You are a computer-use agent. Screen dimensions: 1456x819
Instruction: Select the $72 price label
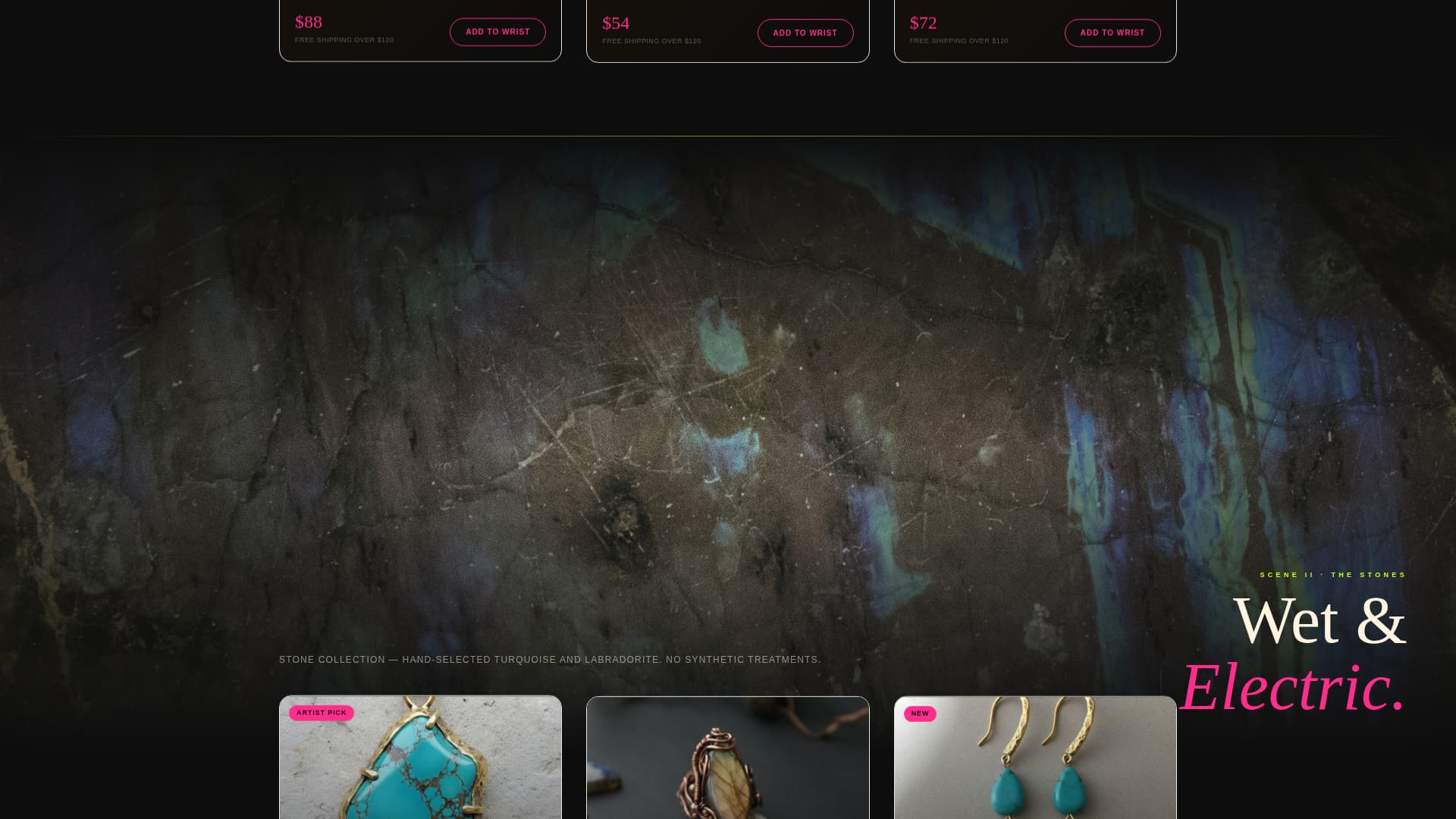point(922,23)
